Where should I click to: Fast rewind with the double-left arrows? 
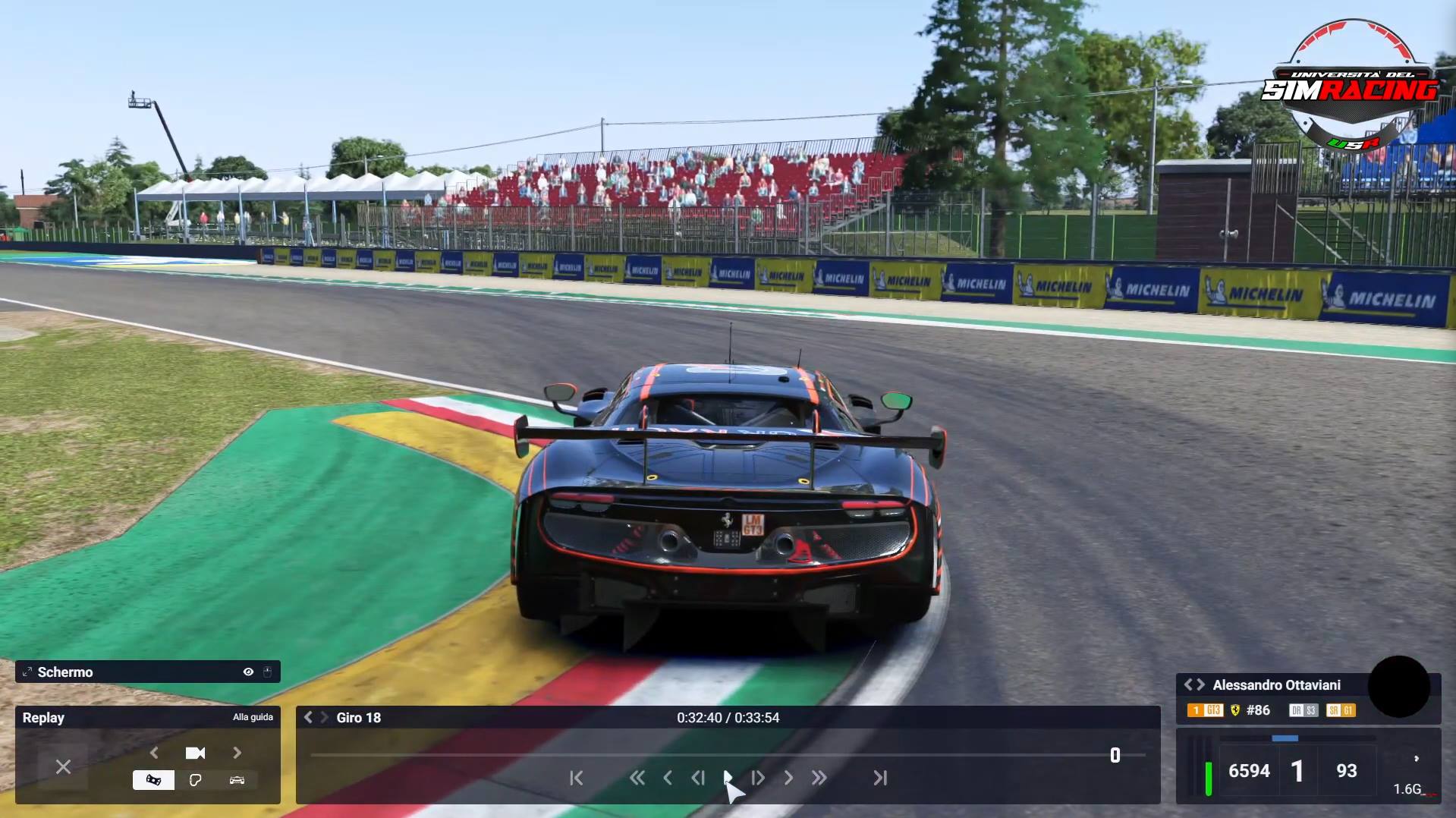coord(637,778)
